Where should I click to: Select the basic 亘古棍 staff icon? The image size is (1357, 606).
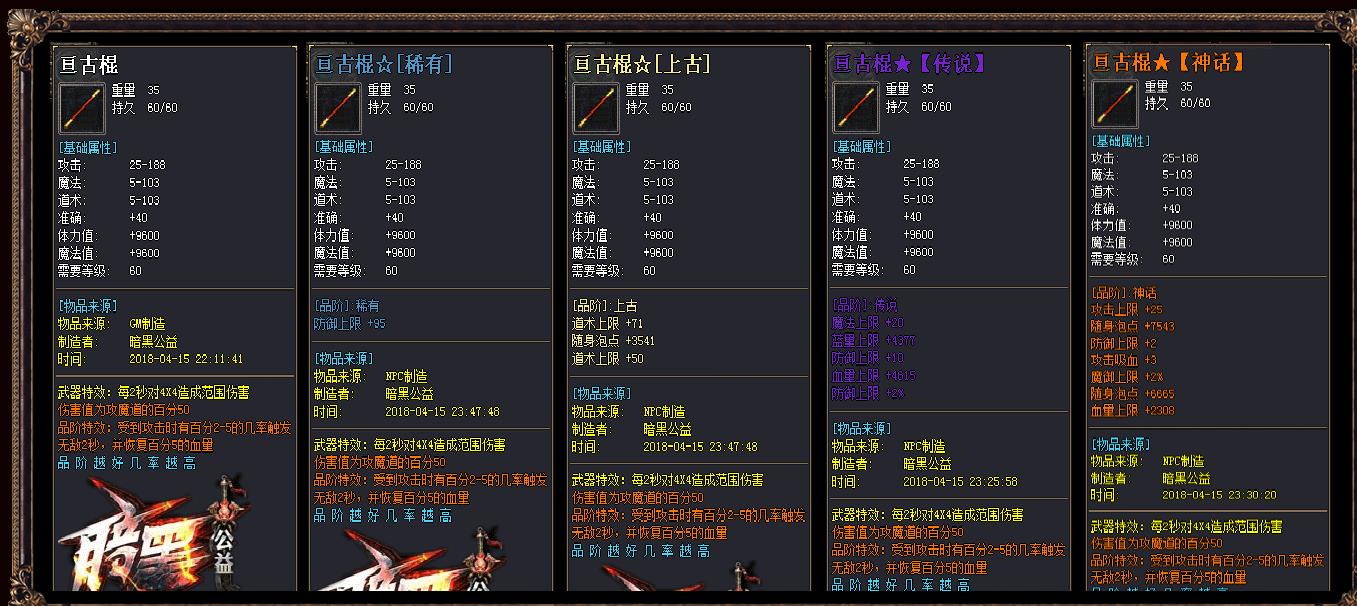click(x=82, y=109)
